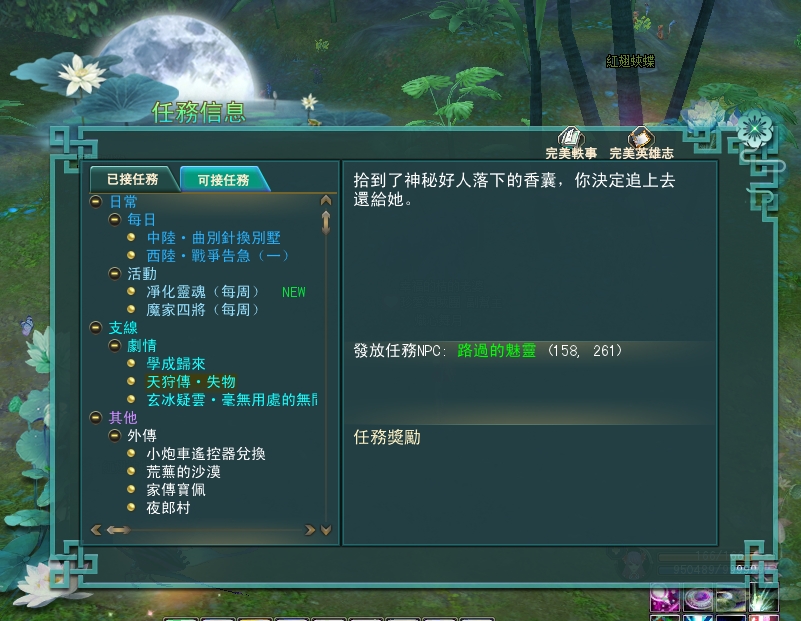This screenshot has width=801, height=621.
Task: Open the 玄冰疑雲 quest entry
Action: pyautogui.click(x=231, y=400)
